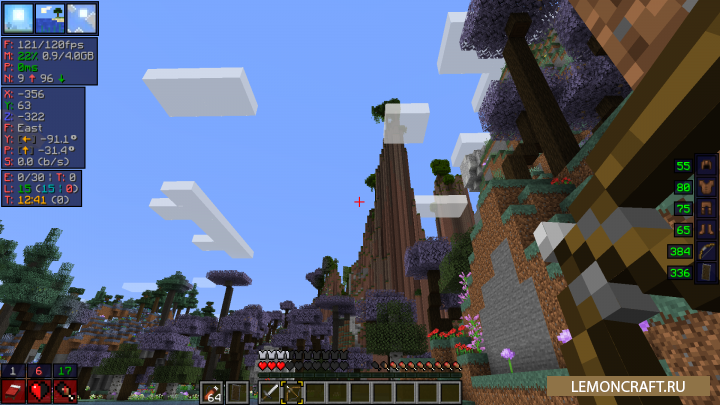Click the shield durability icon showing 336
This screenshot has width=720, height=405.
tap(708, 272)
